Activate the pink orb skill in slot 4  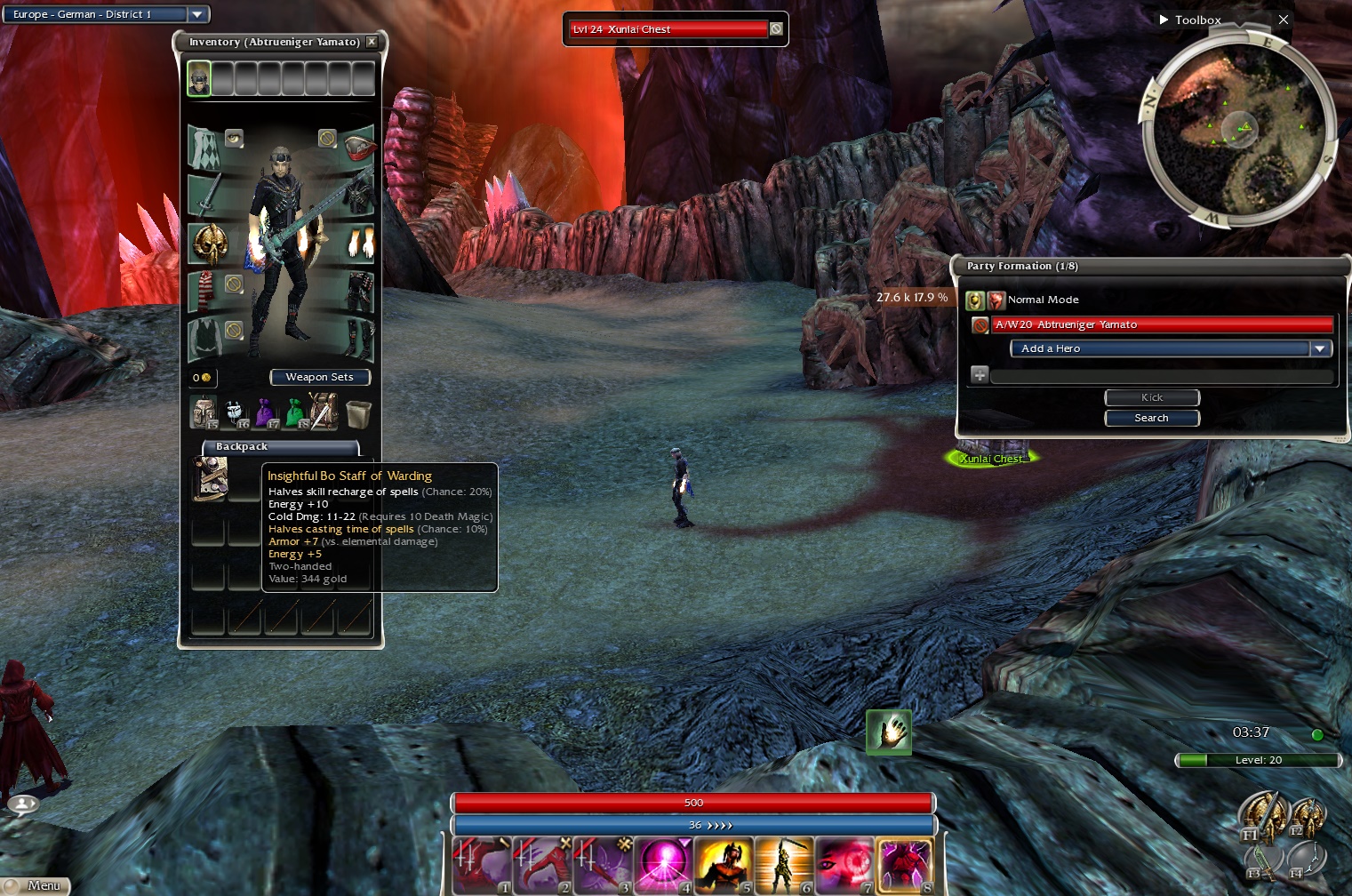663,865
